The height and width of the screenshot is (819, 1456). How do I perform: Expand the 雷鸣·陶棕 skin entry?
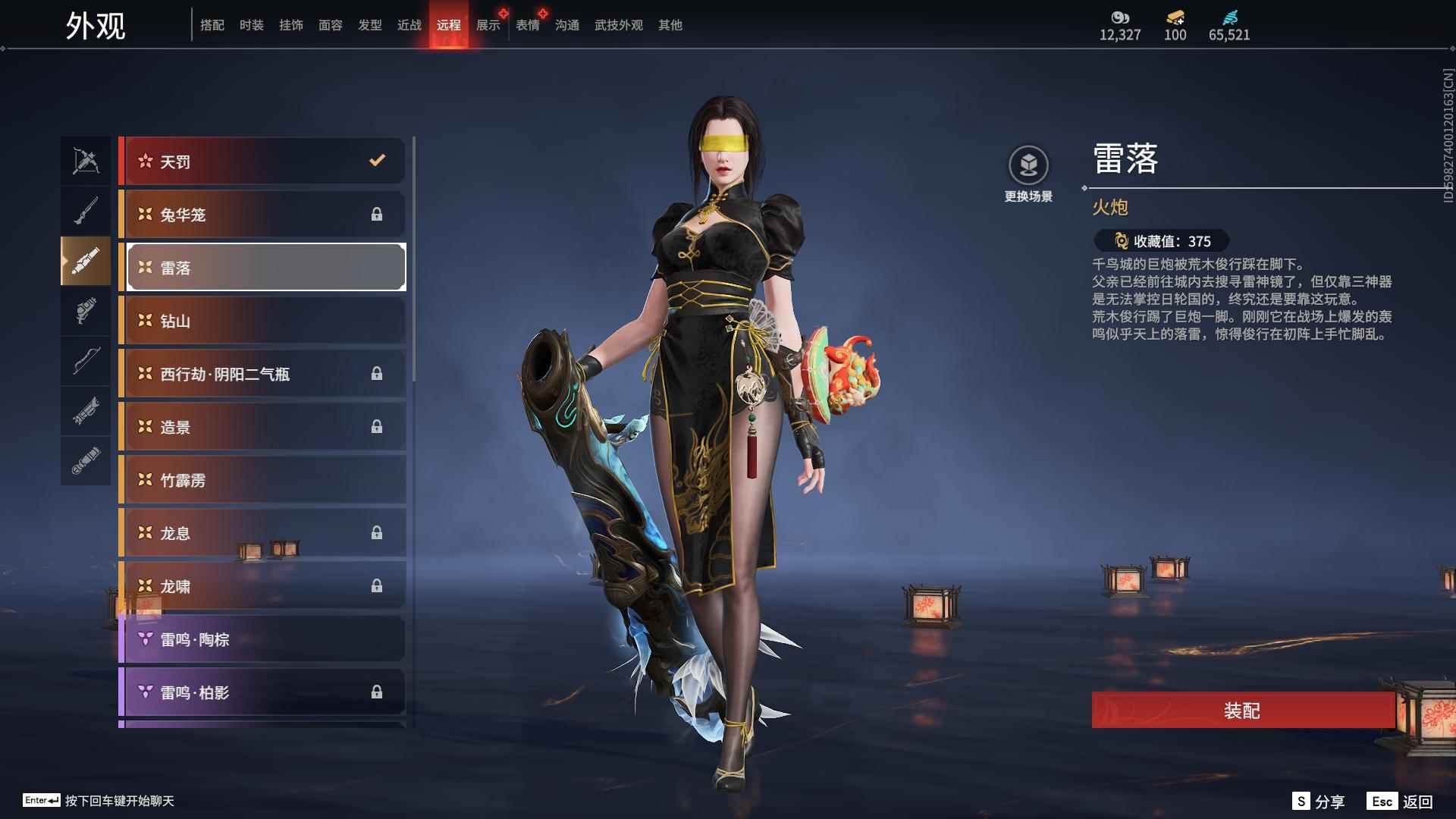coord(262,639)
